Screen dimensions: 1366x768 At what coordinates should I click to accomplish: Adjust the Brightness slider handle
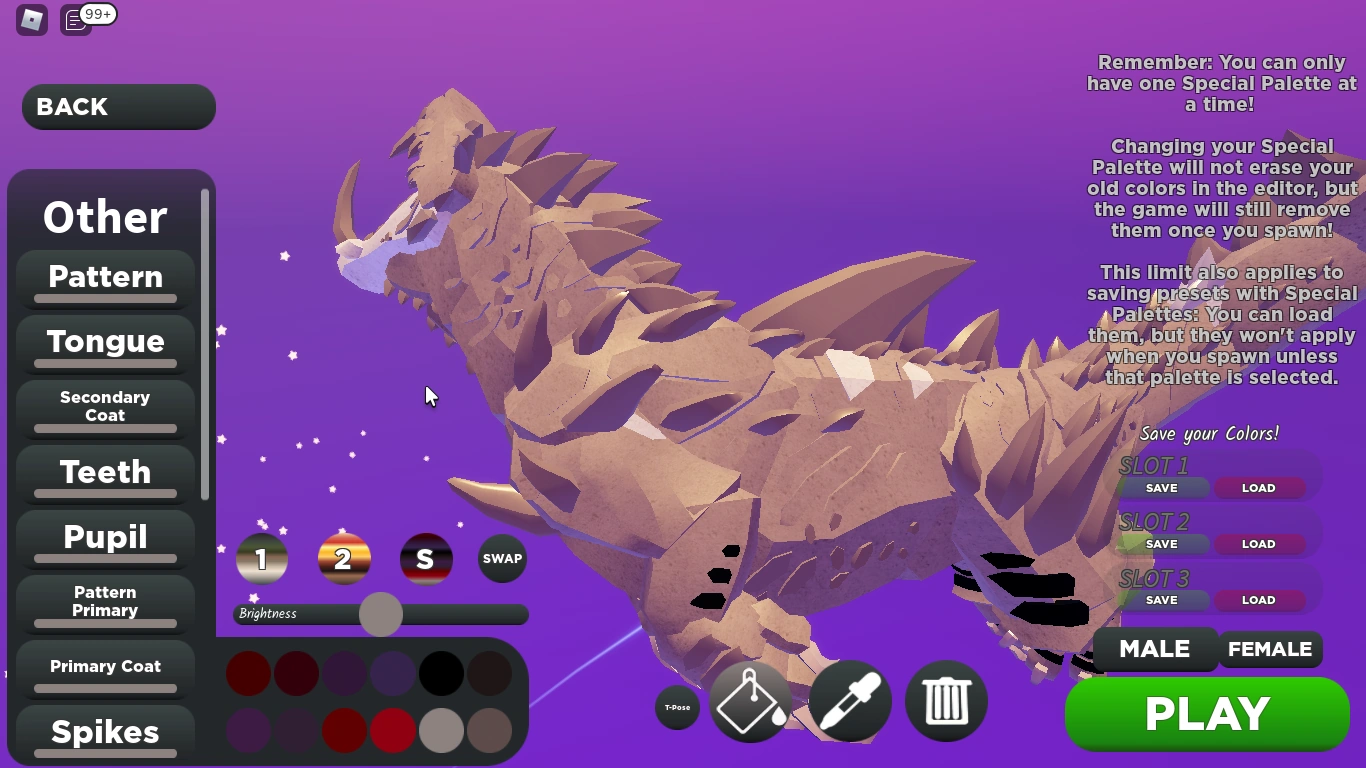coord(381,614)
